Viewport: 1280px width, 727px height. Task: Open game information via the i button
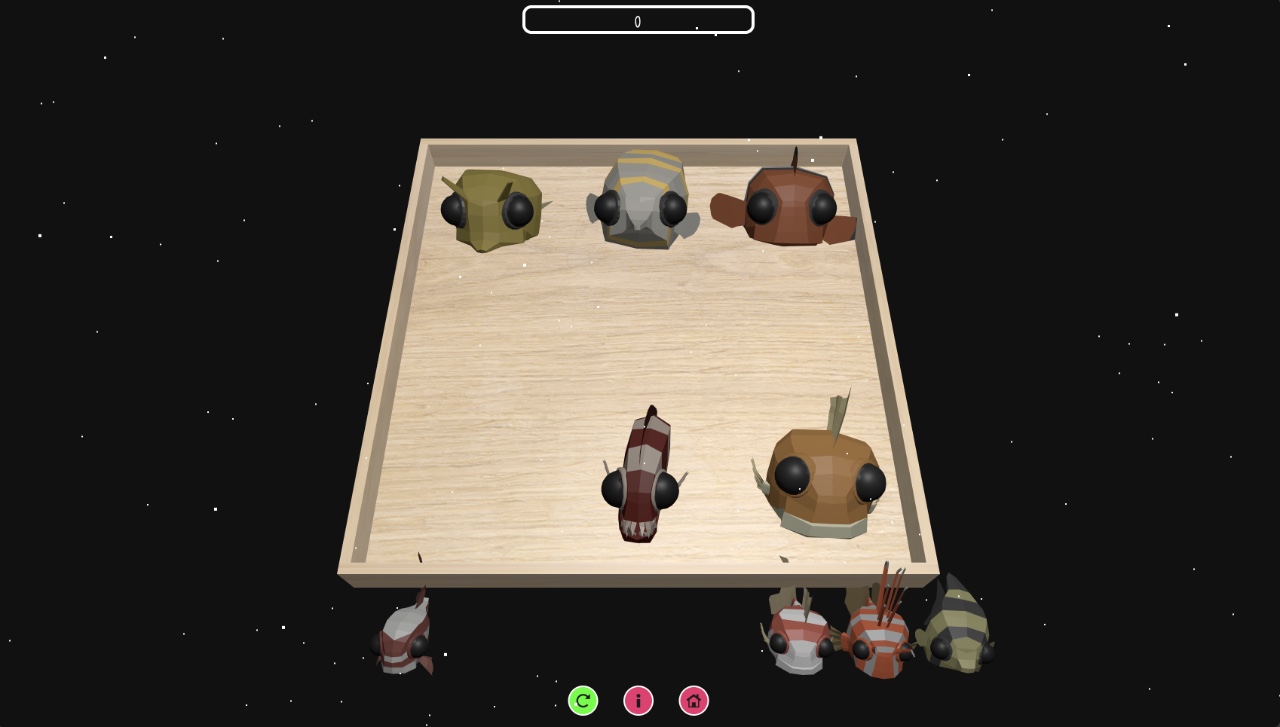click(638, 700)
